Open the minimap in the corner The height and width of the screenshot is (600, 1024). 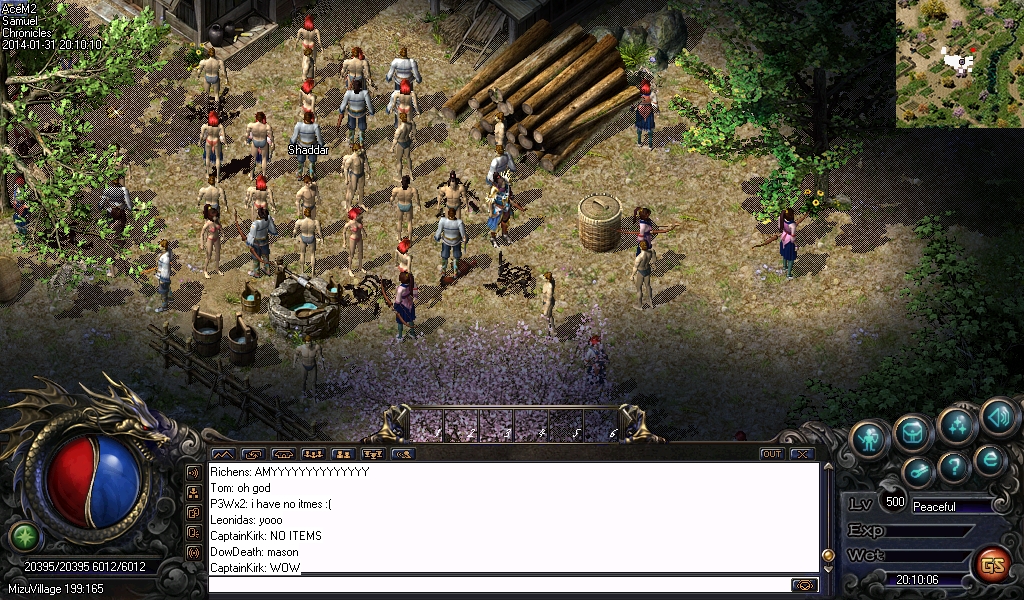959,63
